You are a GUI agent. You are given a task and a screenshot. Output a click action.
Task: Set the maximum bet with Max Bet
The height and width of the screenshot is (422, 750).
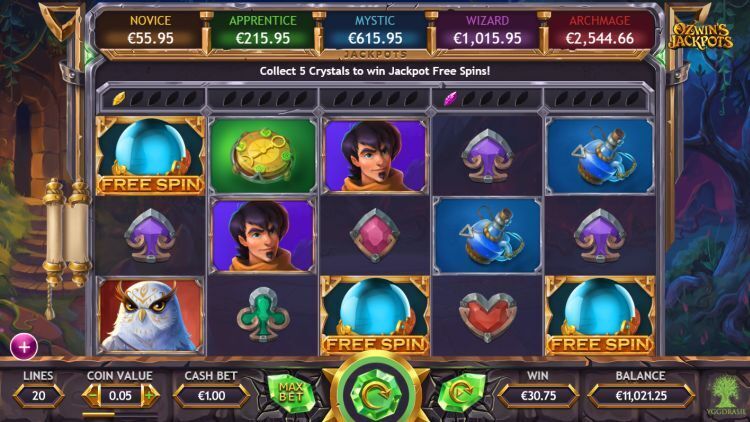point(291,392)
